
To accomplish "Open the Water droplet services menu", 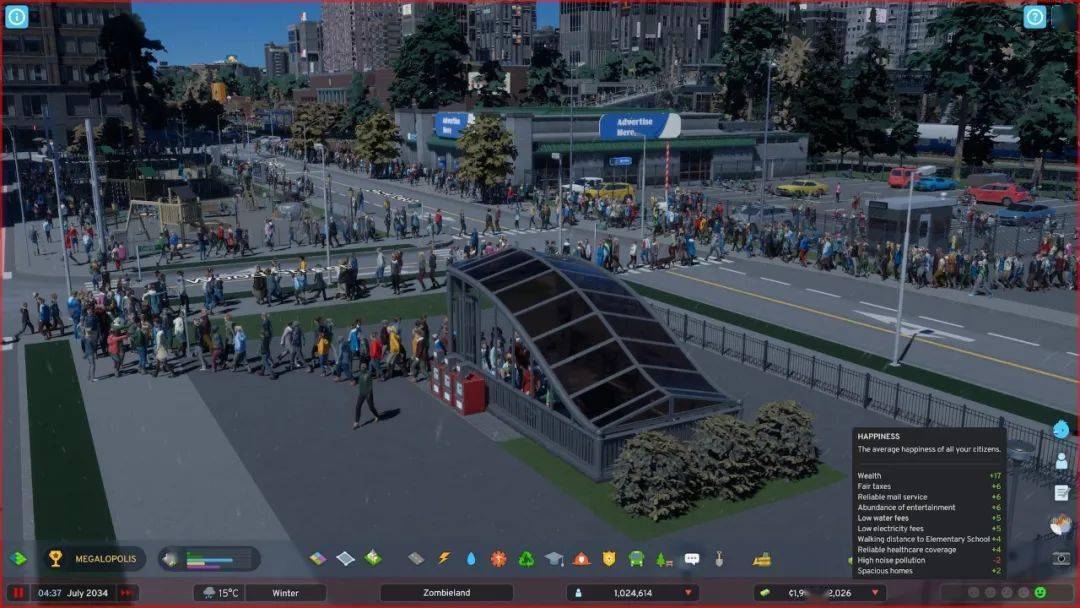I will (471, 559).
